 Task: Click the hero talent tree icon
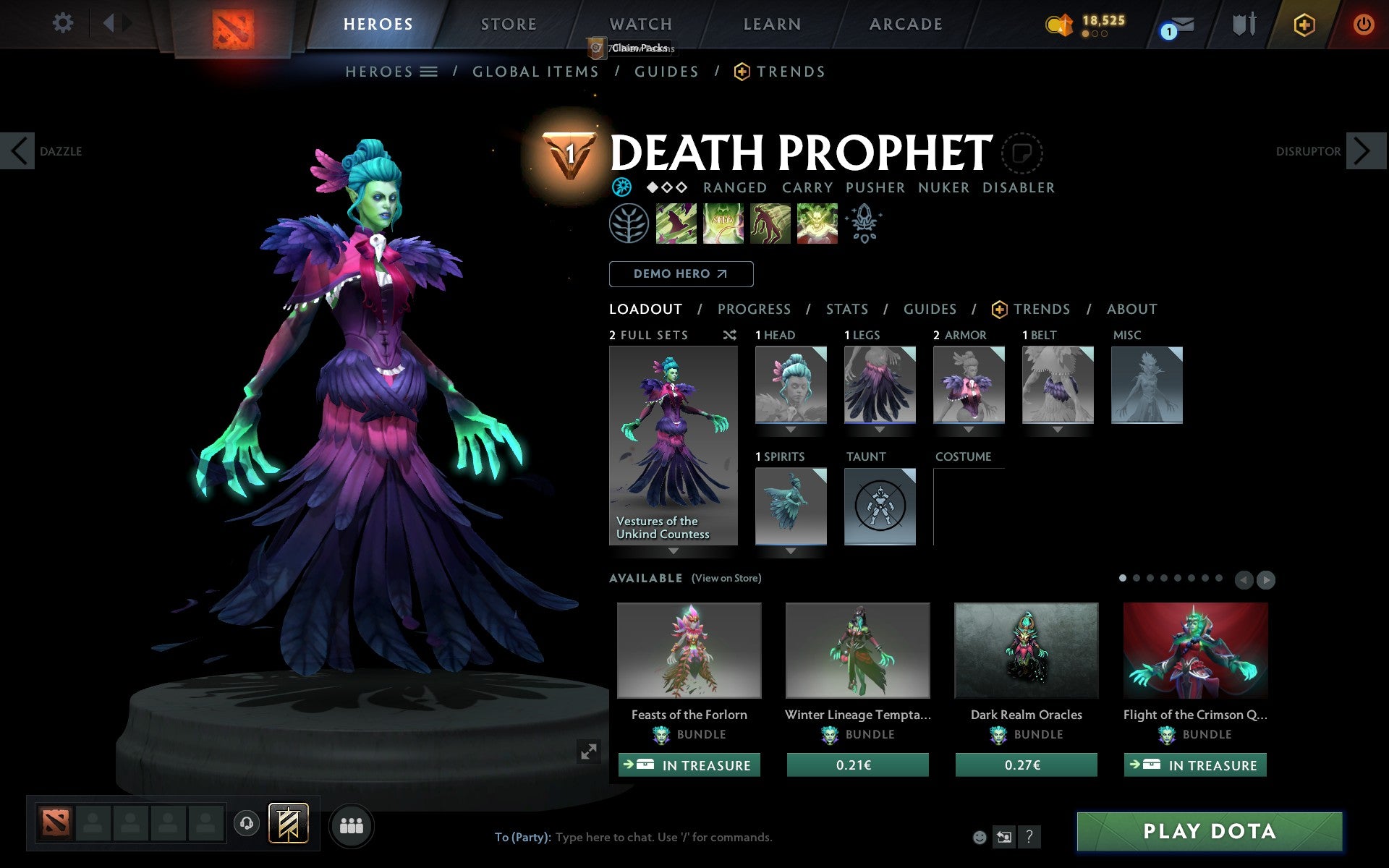coord(629,224)
